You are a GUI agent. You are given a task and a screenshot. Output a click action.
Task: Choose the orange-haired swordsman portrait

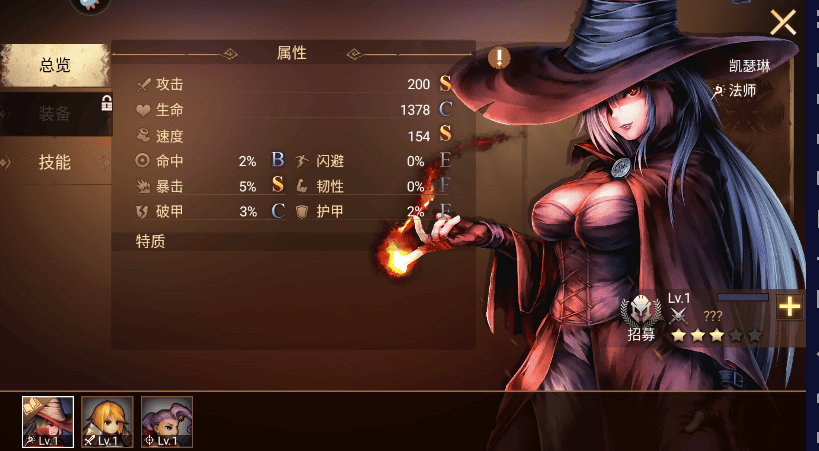point(107,421)
